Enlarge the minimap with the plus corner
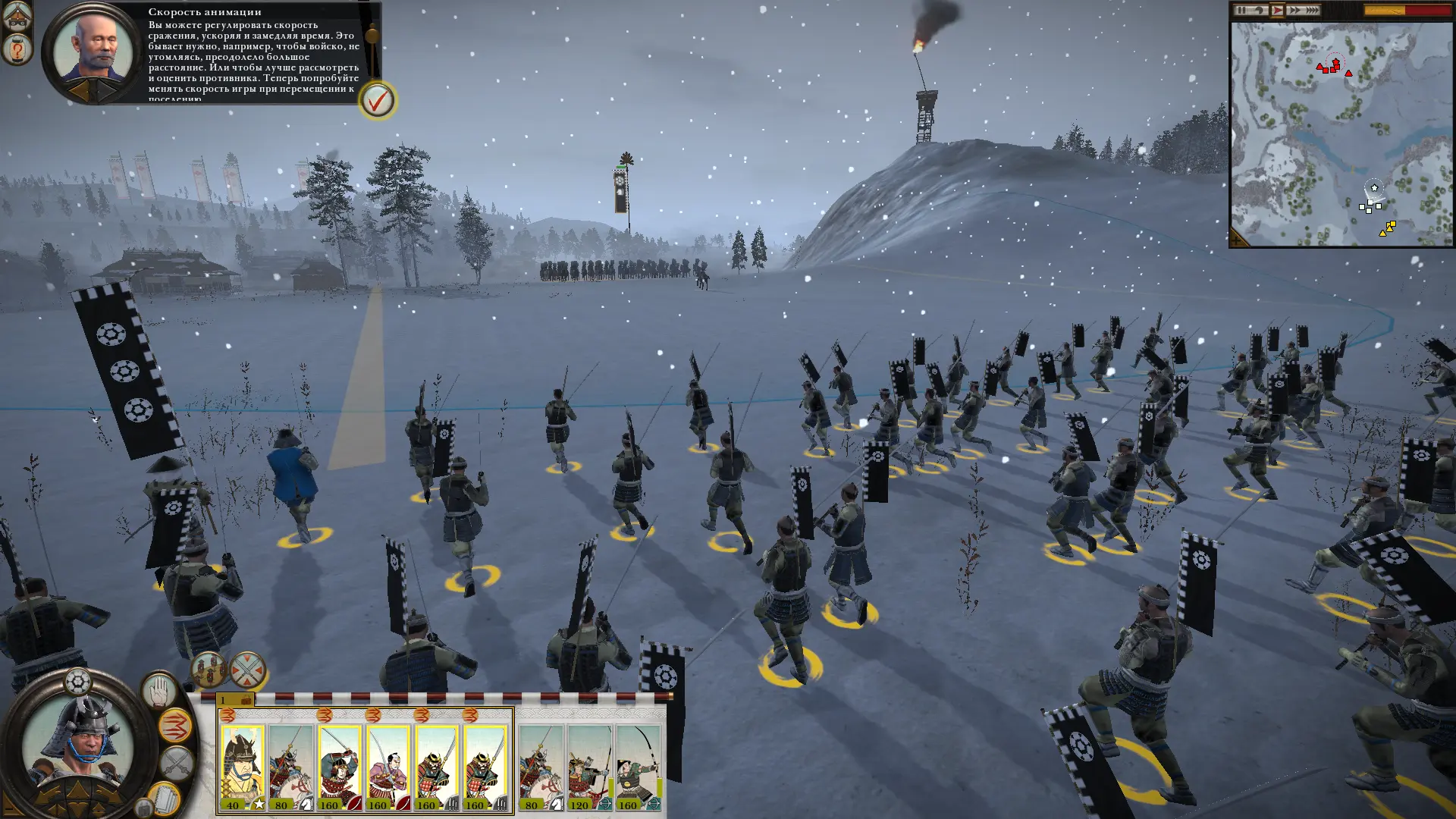 point(1238,239)
